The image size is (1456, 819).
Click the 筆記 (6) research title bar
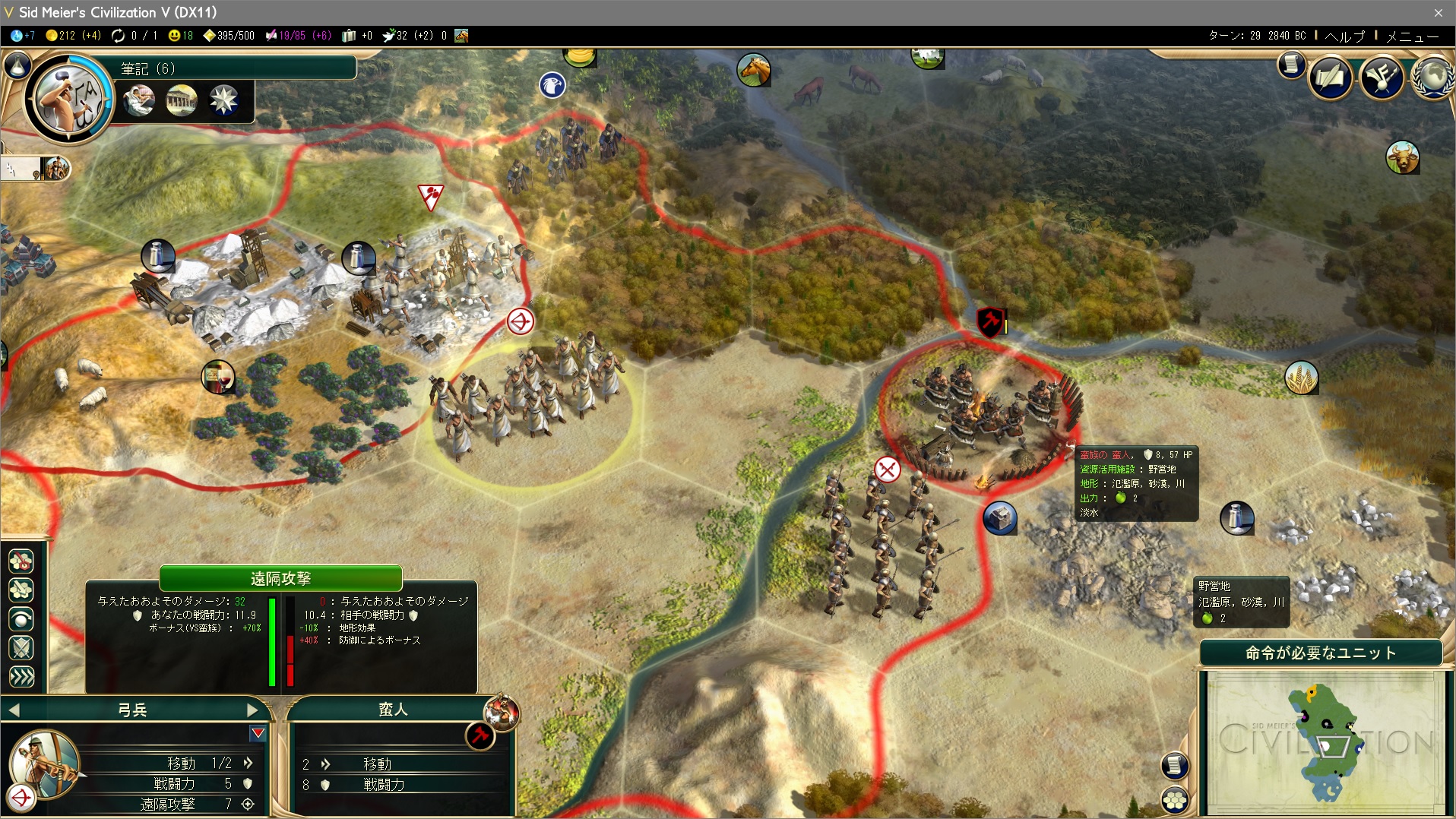tap(236, 68)
